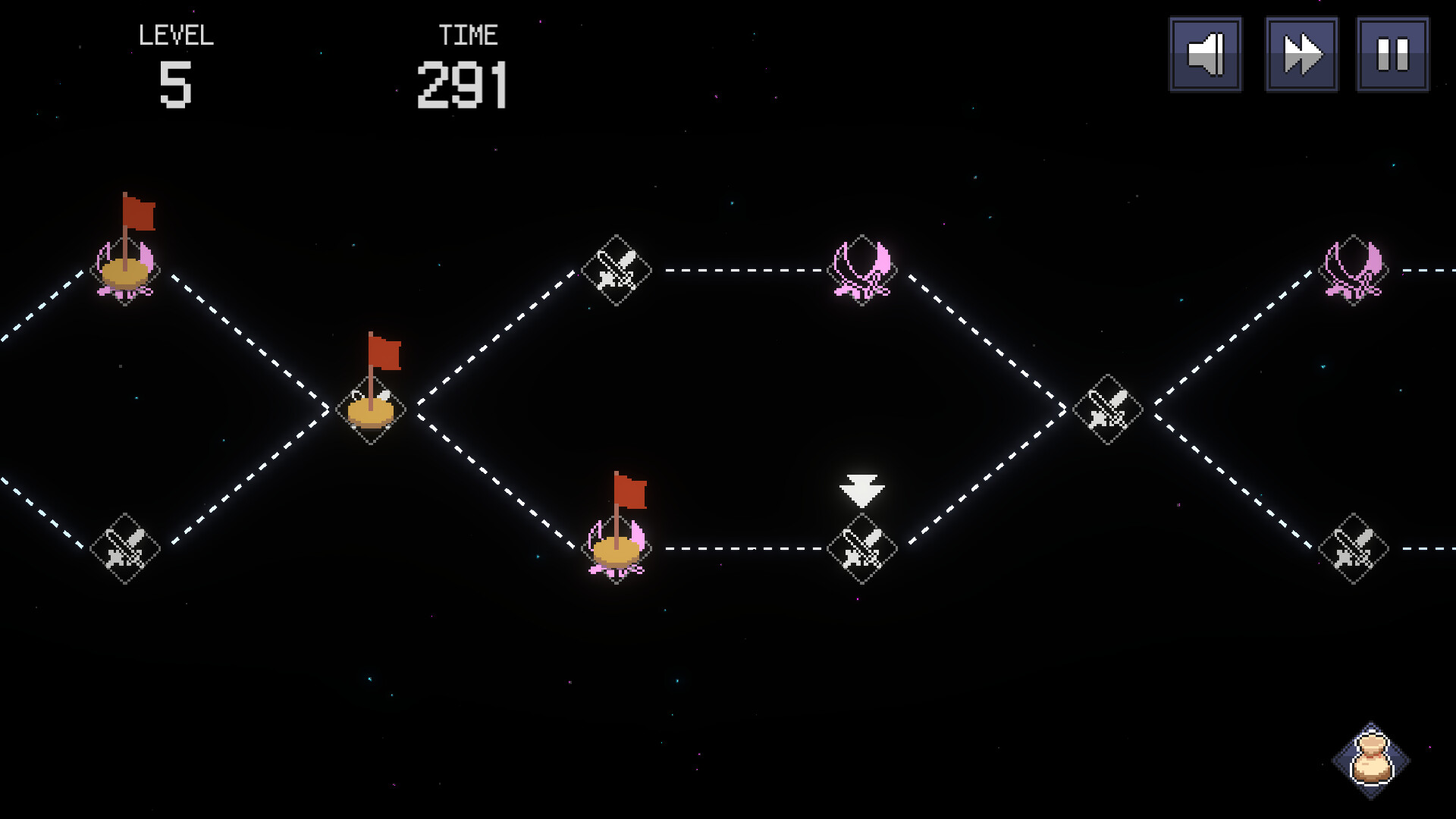Image resolution: width=1456 pixels, height=819 pixels.
Task: Select the battle node under the white arrow
Action: tap(861, 548)
